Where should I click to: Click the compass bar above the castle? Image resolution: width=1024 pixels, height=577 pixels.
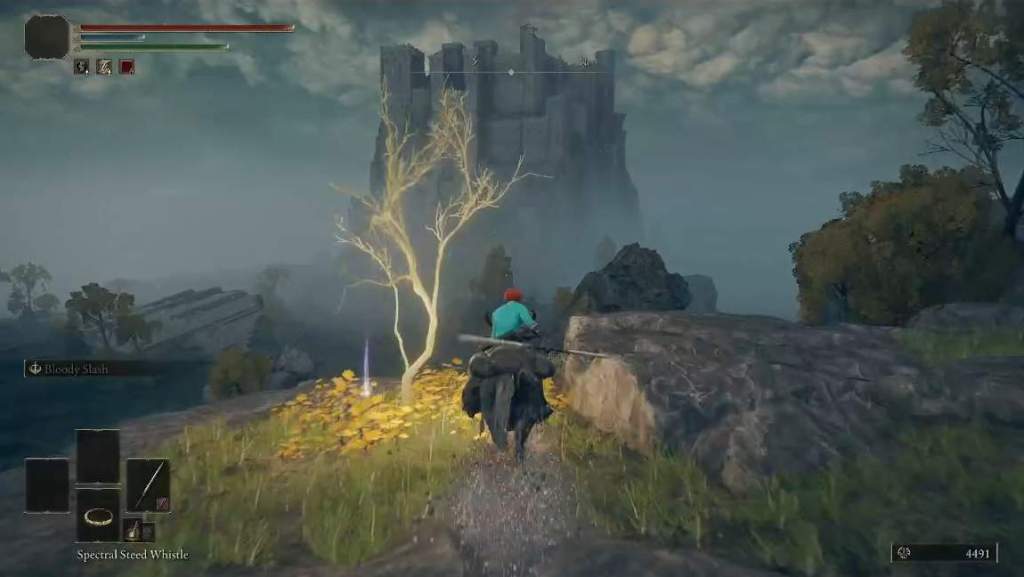(x=511, y=72)
